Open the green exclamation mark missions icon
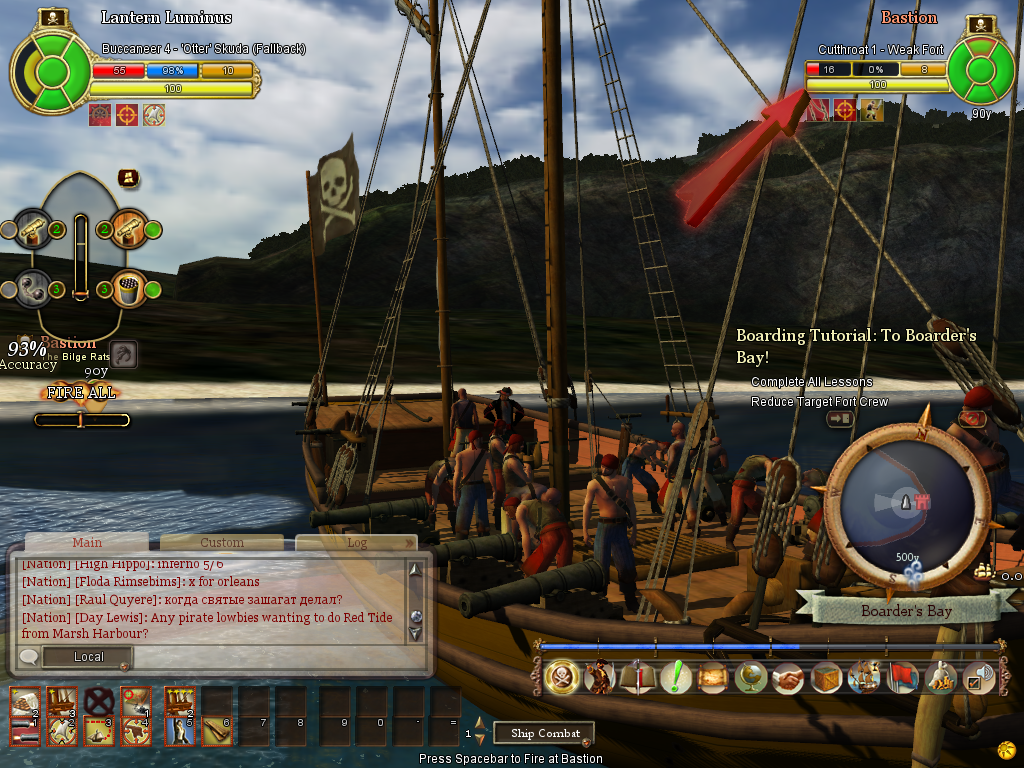 (x=677, y=678)
